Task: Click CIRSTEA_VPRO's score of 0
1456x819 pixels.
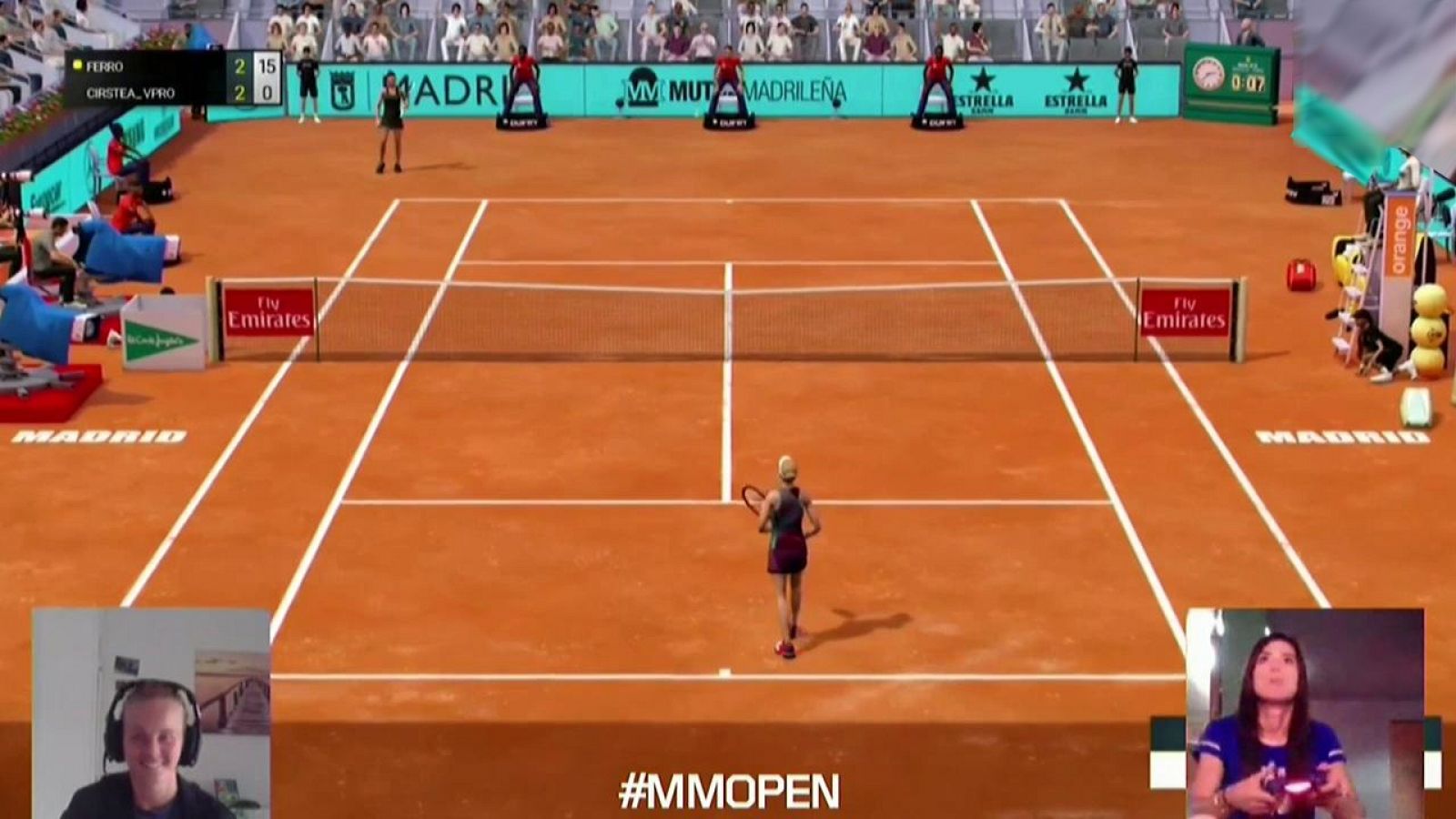Action: (267, 91)
